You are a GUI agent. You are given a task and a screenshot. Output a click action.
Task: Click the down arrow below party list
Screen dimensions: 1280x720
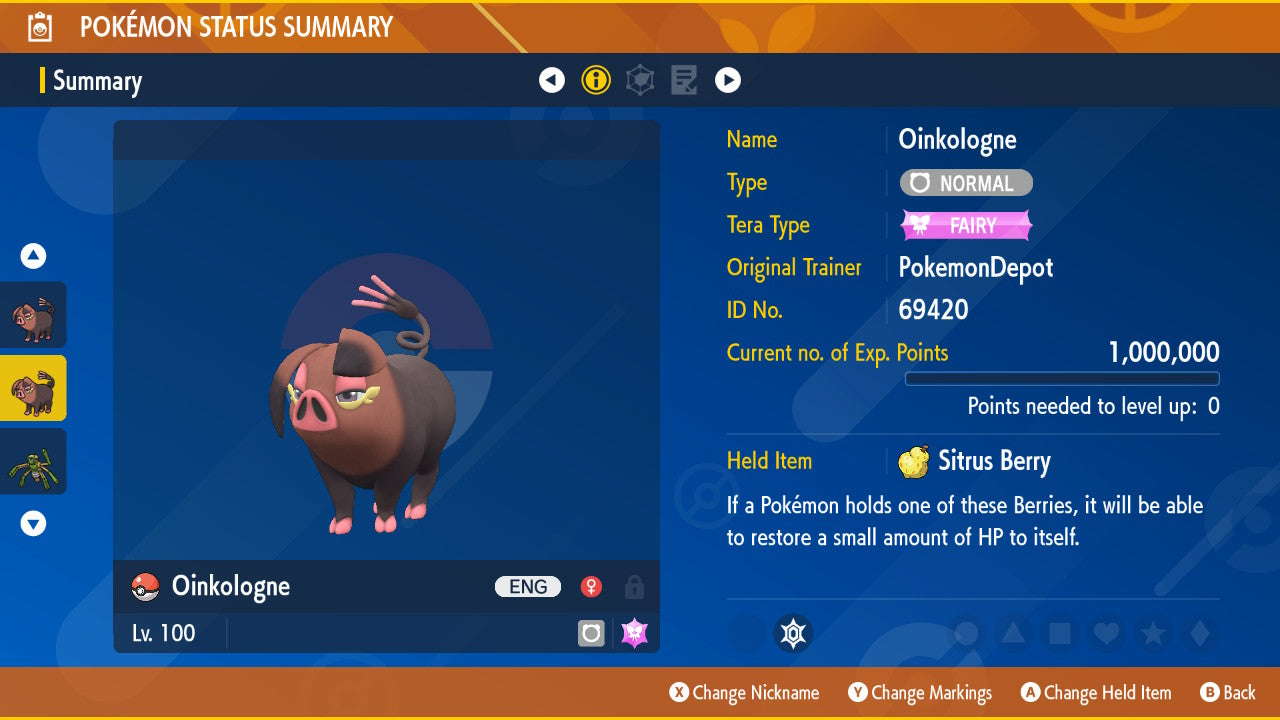[x=33, y=523]
